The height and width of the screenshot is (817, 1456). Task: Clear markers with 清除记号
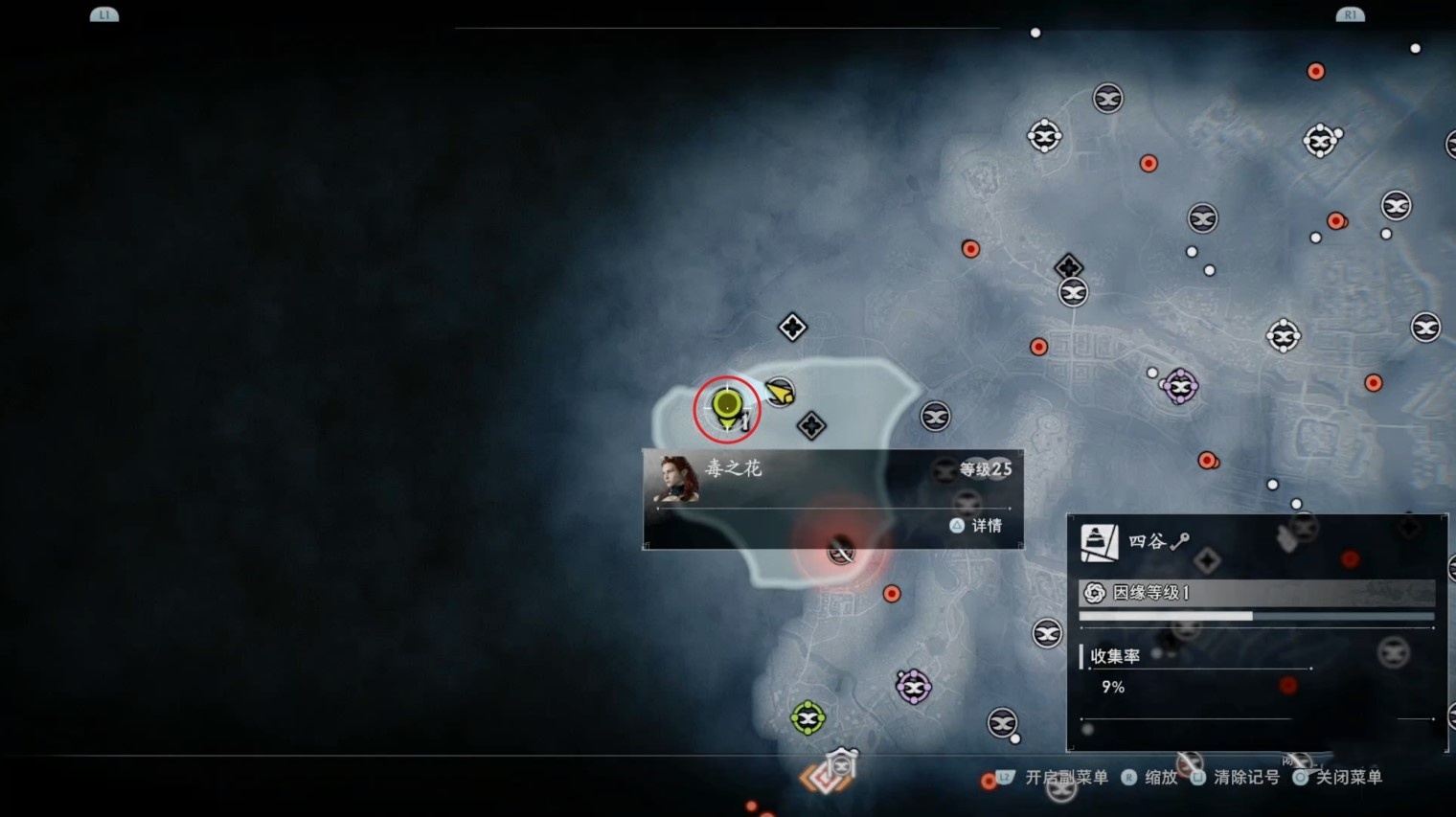click(1236, 777)
